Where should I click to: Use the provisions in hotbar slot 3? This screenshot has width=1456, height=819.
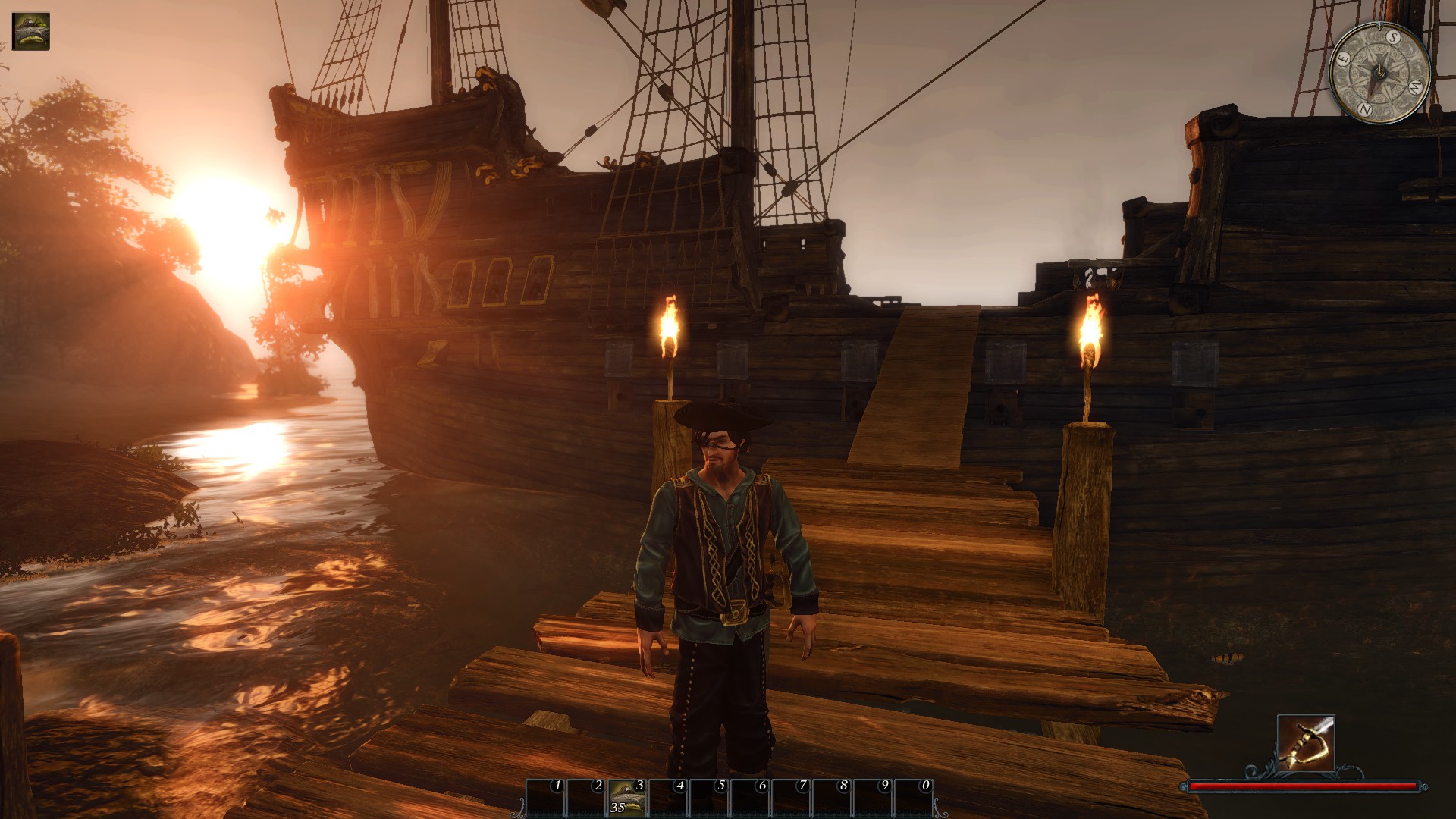627,797
